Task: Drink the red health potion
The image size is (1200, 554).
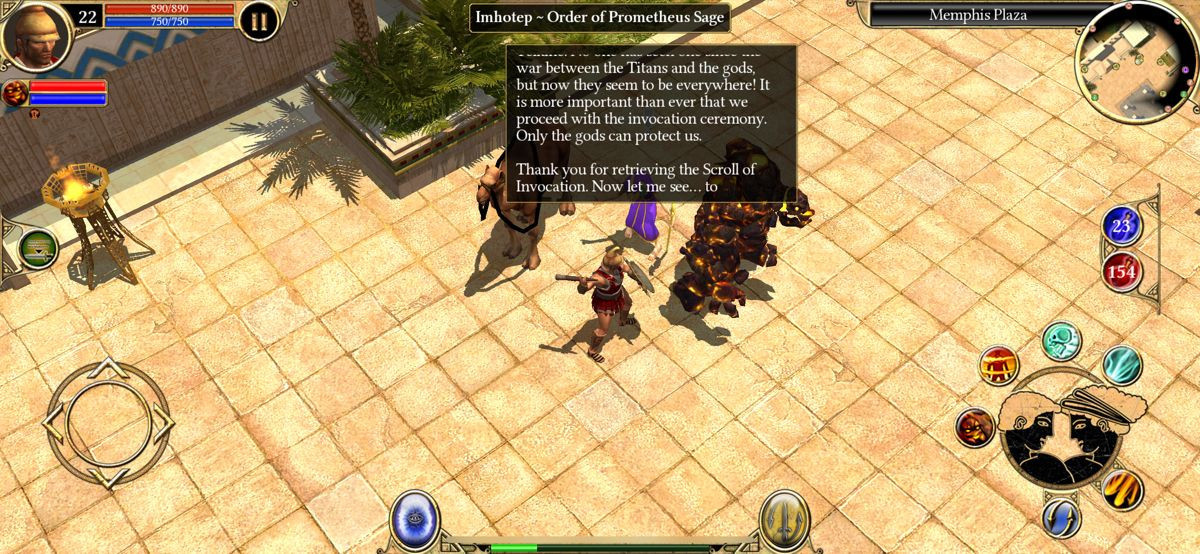Action: click(x=1121, y=271)
